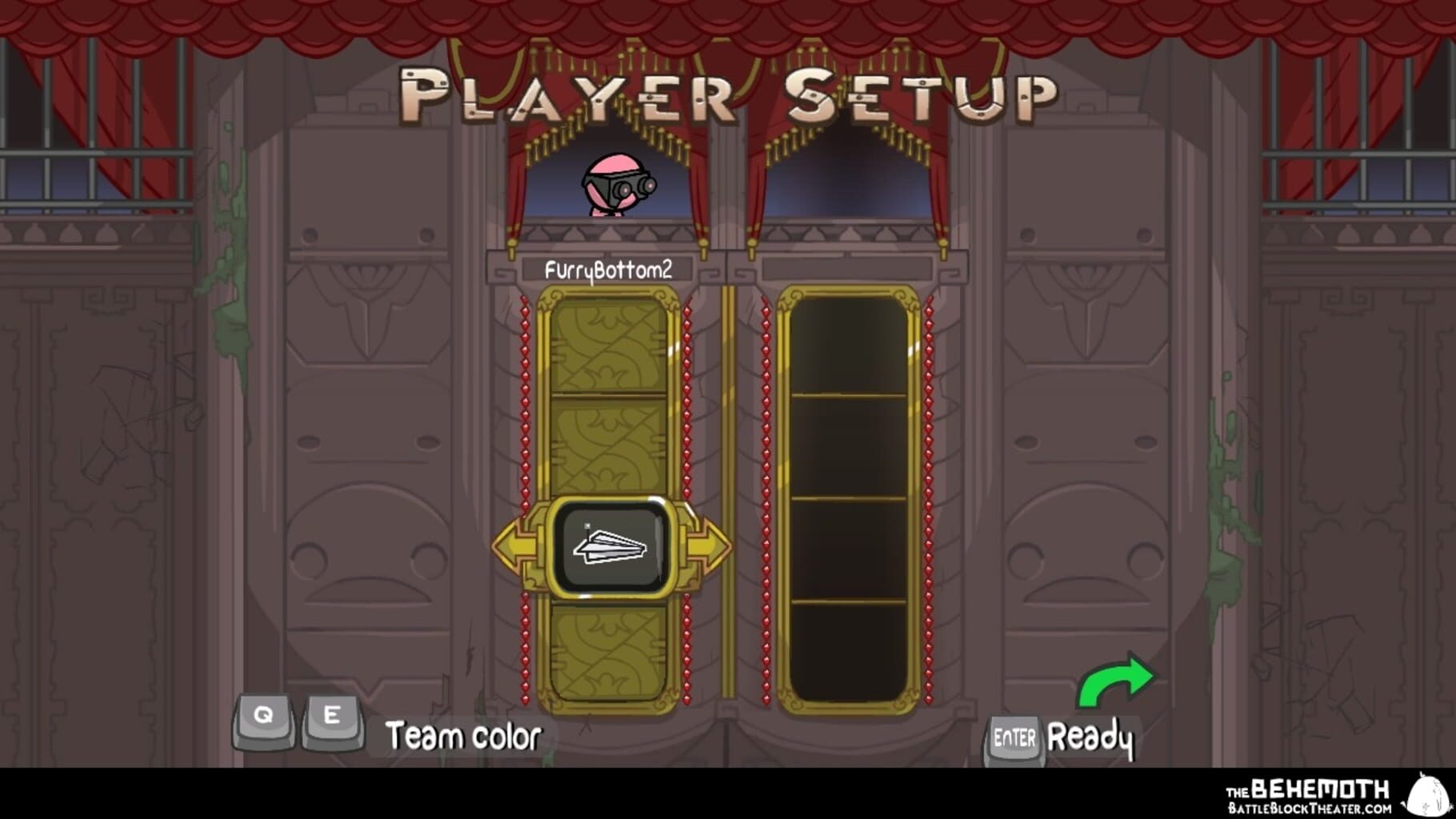This screenshot has height=819, width=1456.
Task: Toggle ready status for FurryBottom2
Action: click(x=1013, y=737)
